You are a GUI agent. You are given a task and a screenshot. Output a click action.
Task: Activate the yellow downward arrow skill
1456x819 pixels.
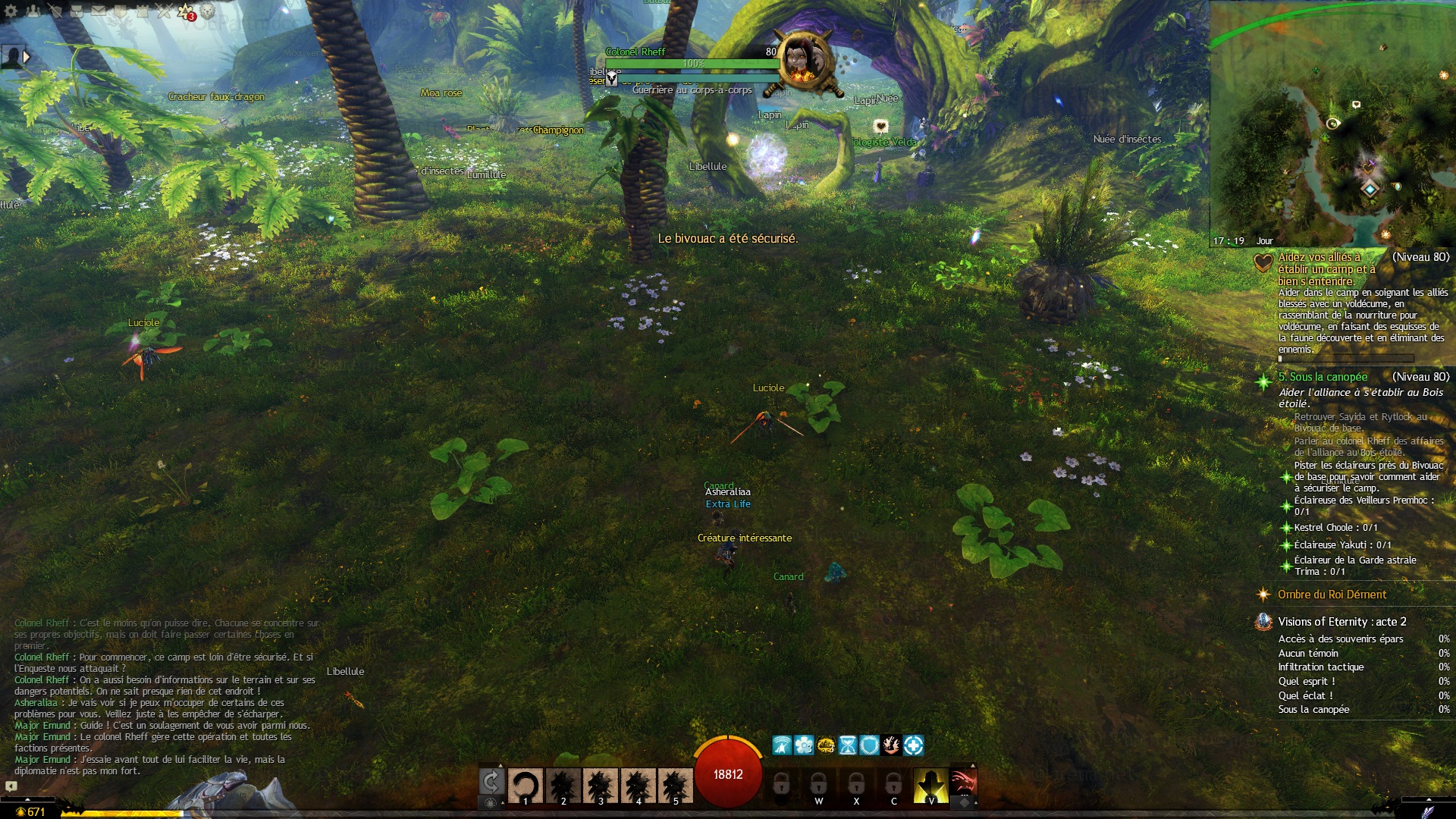coord(930,785)
